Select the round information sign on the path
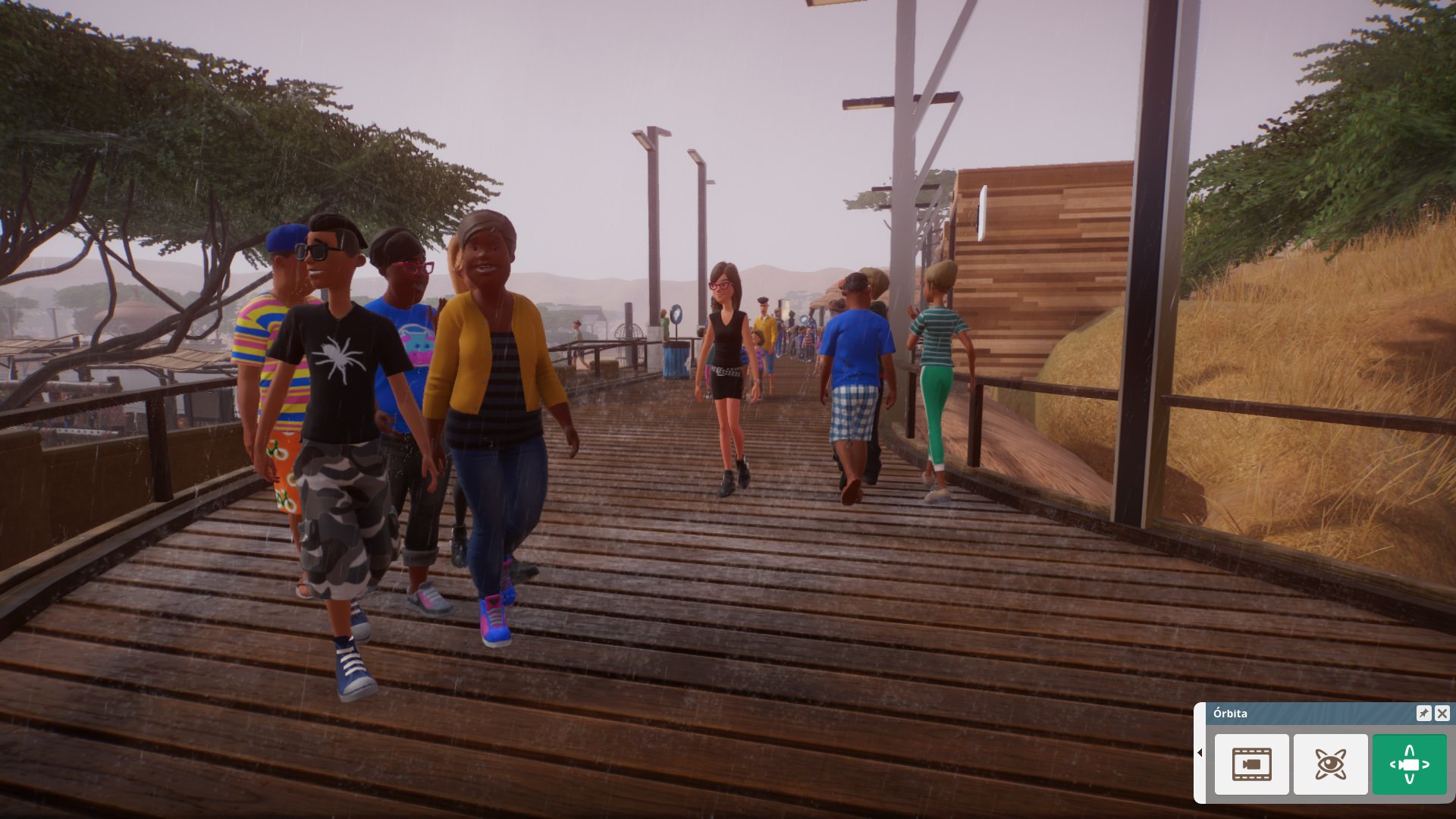 675,315
